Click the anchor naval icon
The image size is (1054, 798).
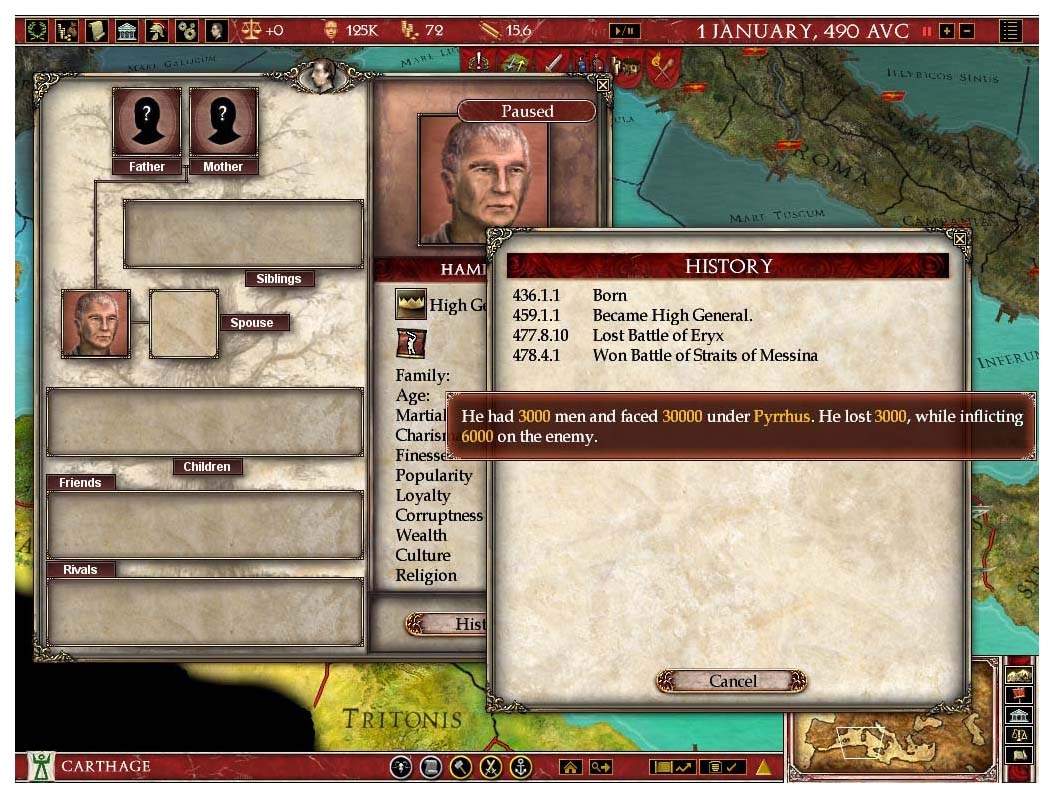(x=521, y=767)
